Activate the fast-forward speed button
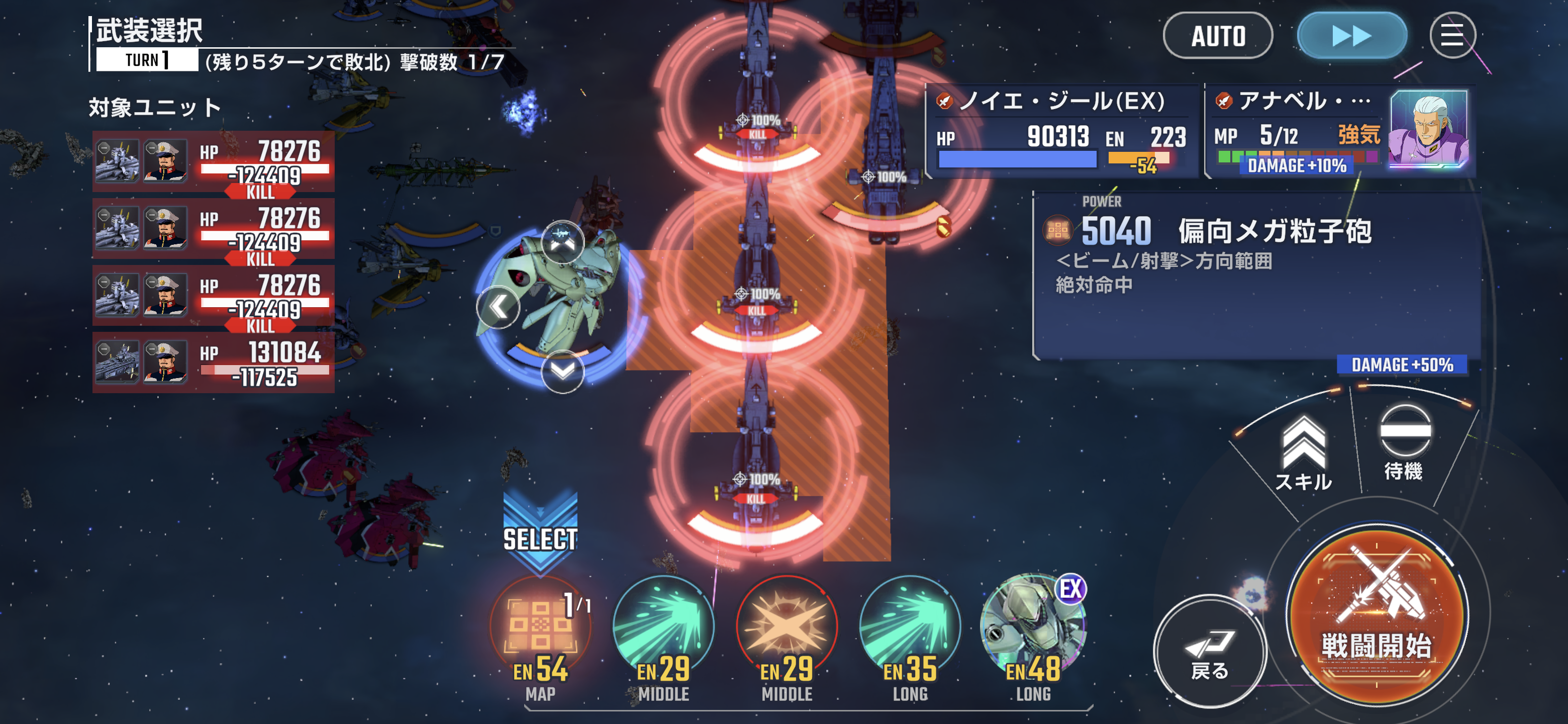Viewport: 1568px width, 724px height. tap(1351, 36)
